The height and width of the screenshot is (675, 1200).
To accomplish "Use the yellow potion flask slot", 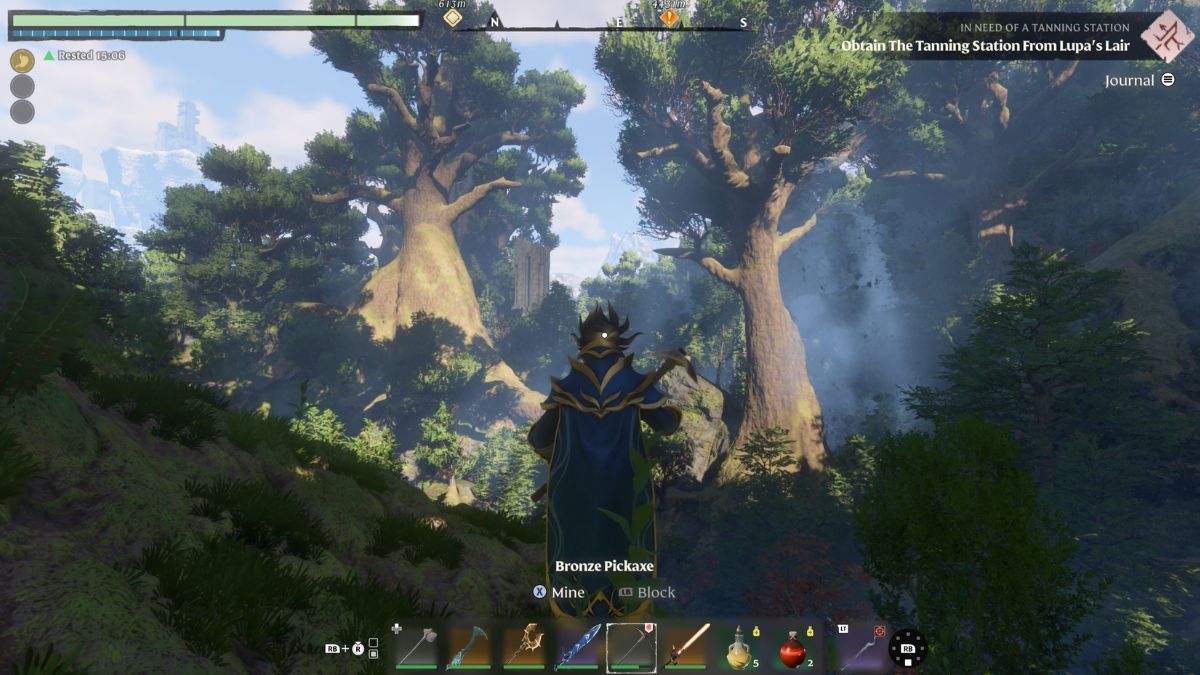I will coord(740,647).
